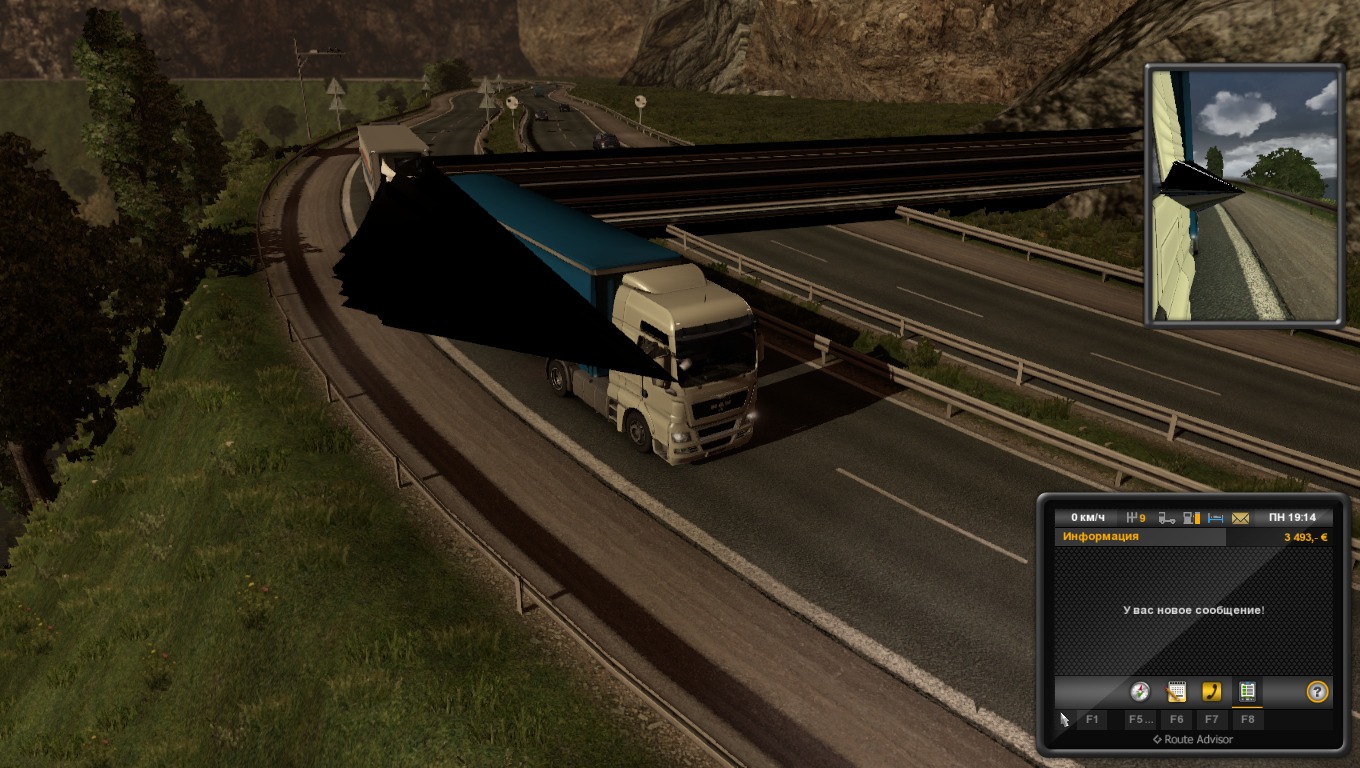
Task: Select the fuel pump status icon
Action: [1190, 518]
